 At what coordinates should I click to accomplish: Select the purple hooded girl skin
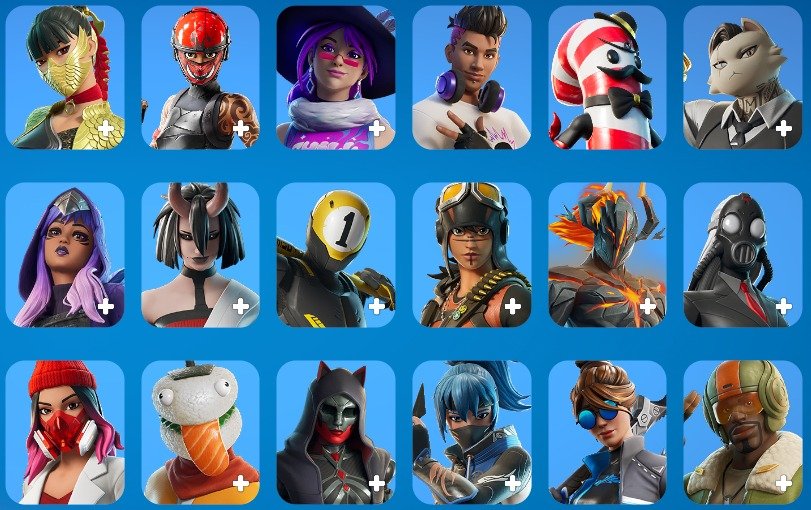coord(65,255)
